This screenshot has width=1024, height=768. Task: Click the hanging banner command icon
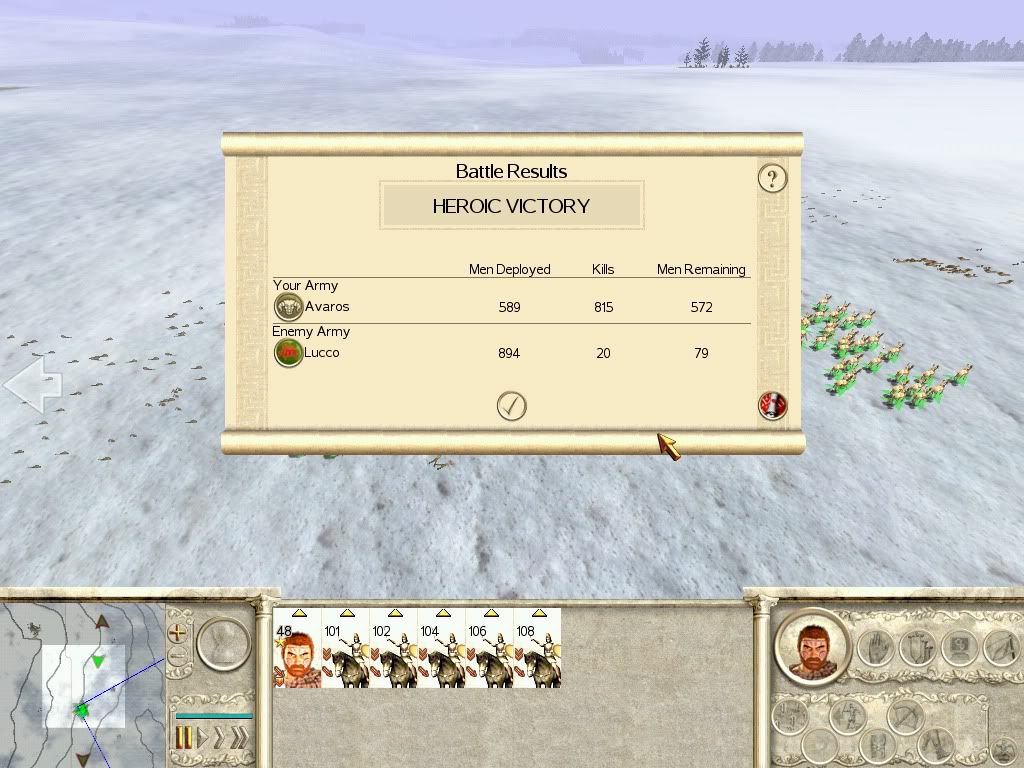[x=916, y=649]
